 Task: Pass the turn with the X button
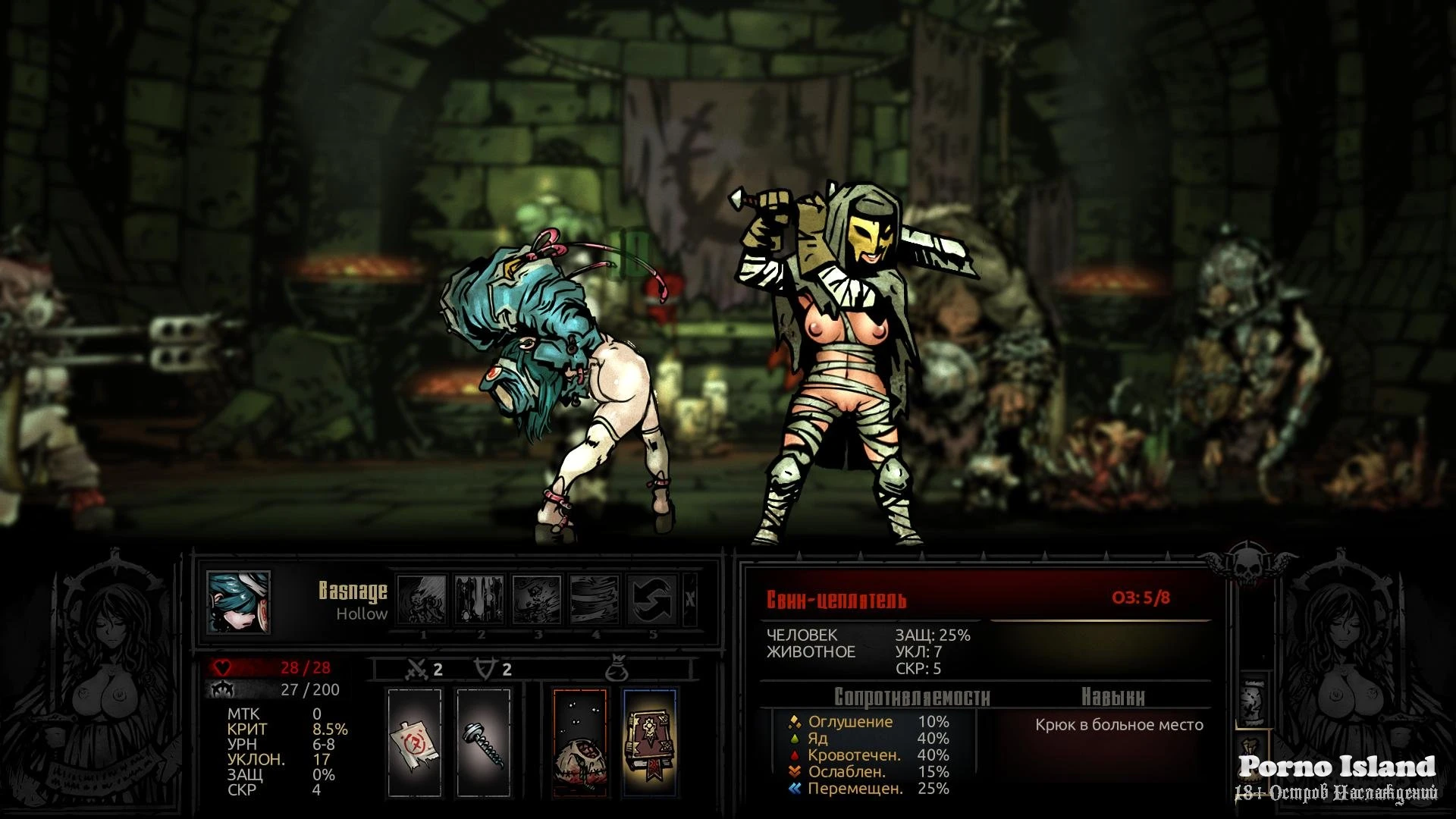(689, 599)
